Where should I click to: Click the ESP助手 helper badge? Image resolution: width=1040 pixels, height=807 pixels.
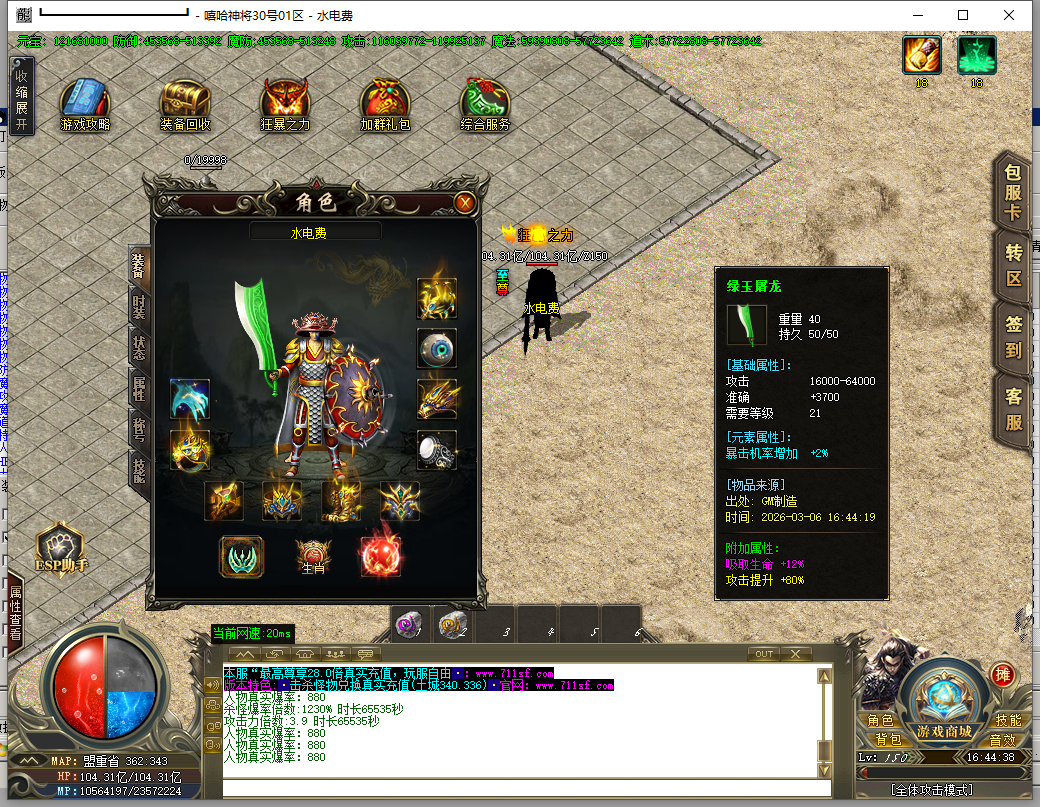tap(62, 551)
